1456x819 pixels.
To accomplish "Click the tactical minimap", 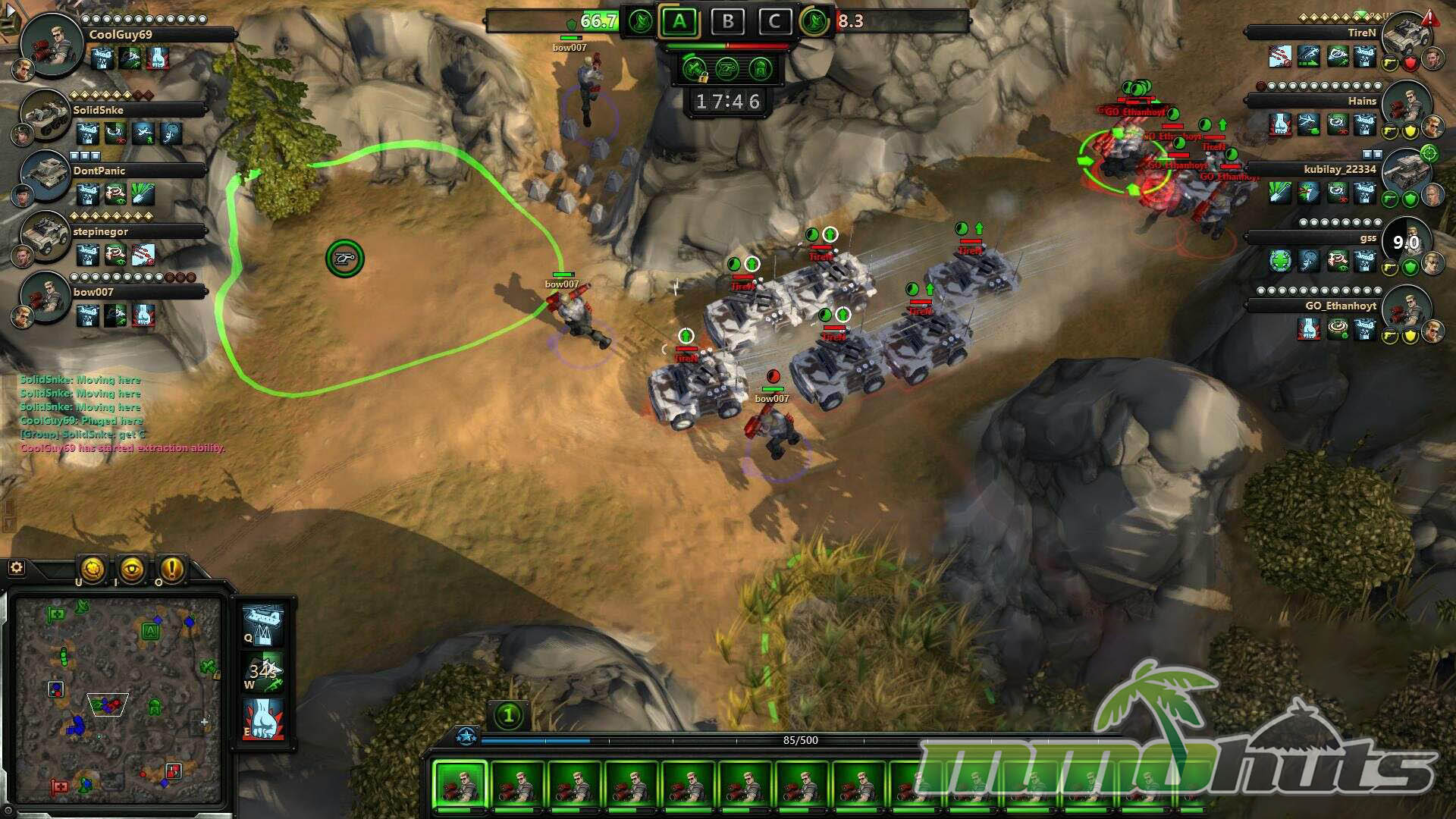I will (118, 700).
